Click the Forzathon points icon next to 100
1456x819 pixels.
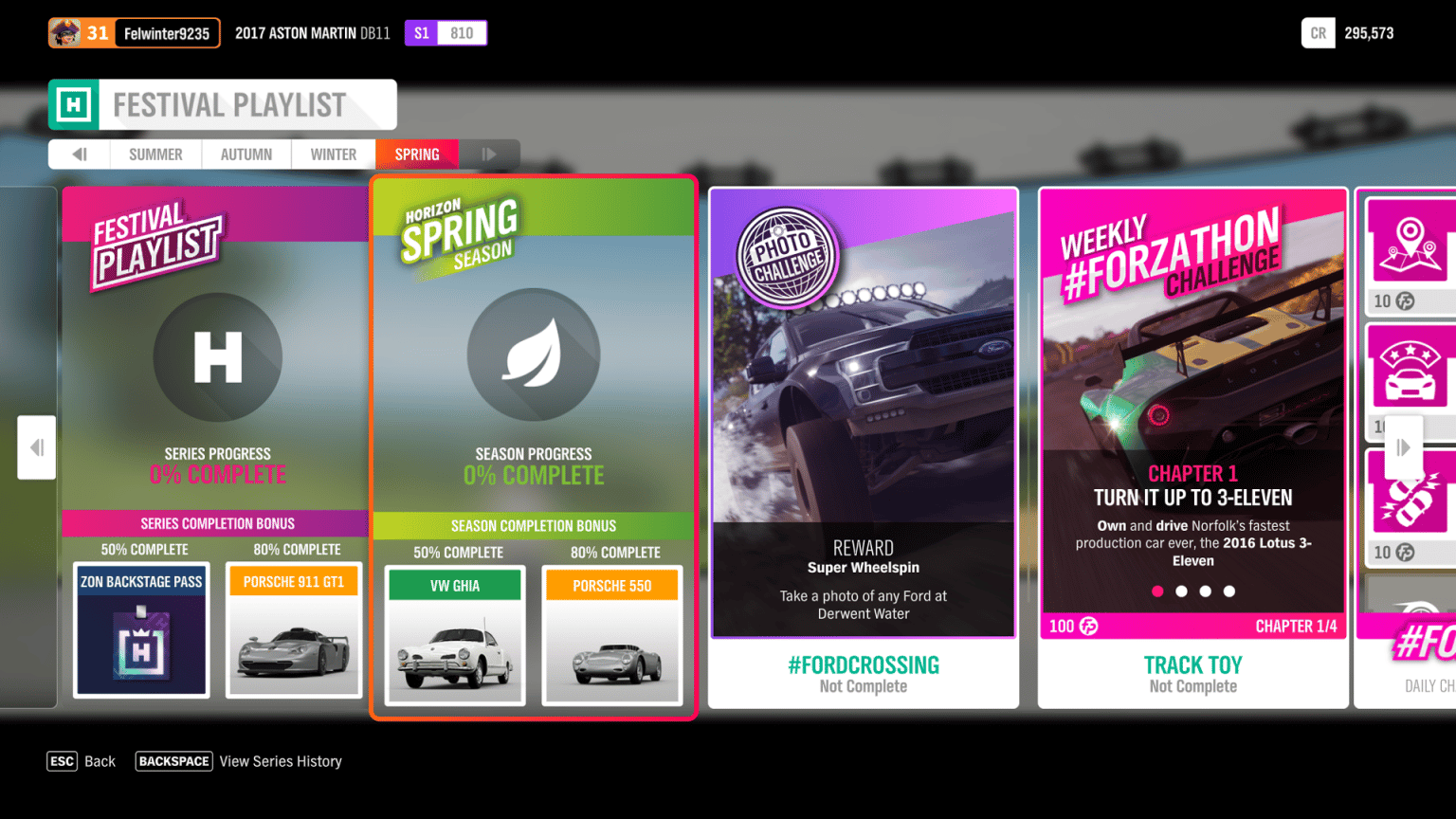coord(1087,626)
